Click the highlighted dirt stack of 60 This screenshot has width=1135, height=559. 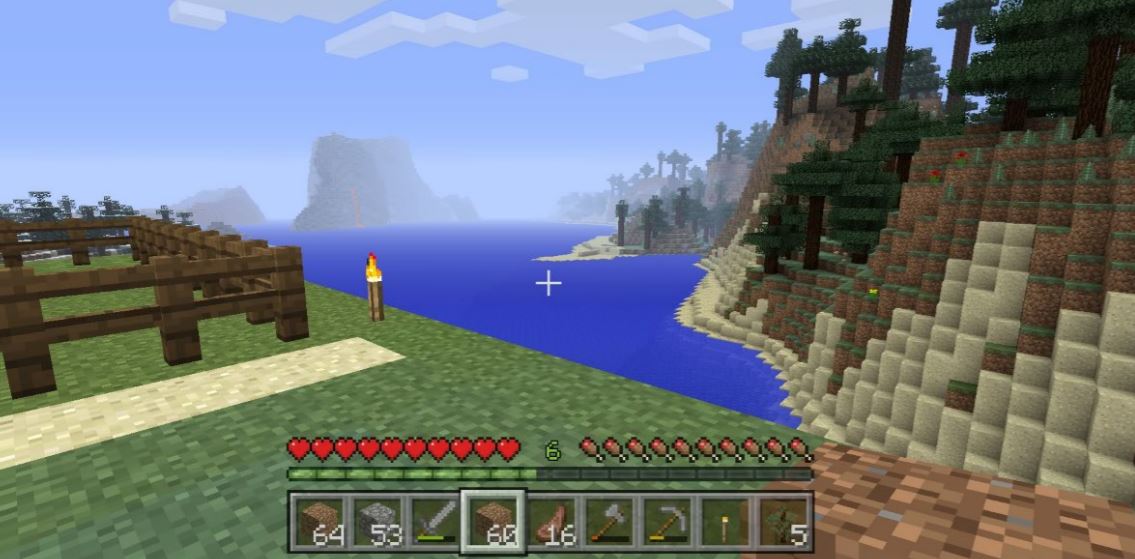(x=493, y=521)
